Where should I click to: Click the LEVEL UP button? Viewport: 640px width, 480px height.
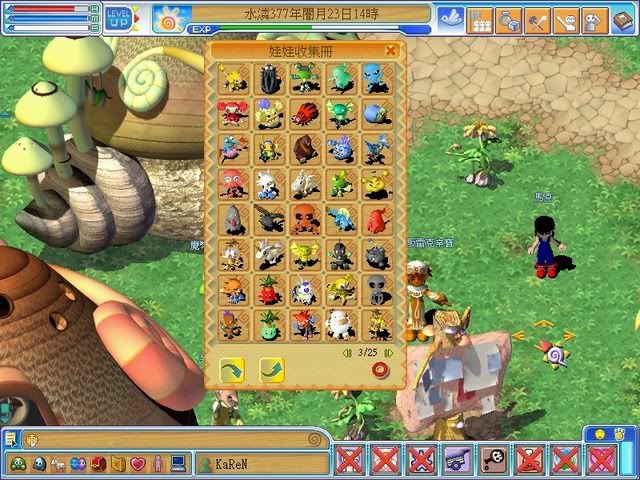119,17
